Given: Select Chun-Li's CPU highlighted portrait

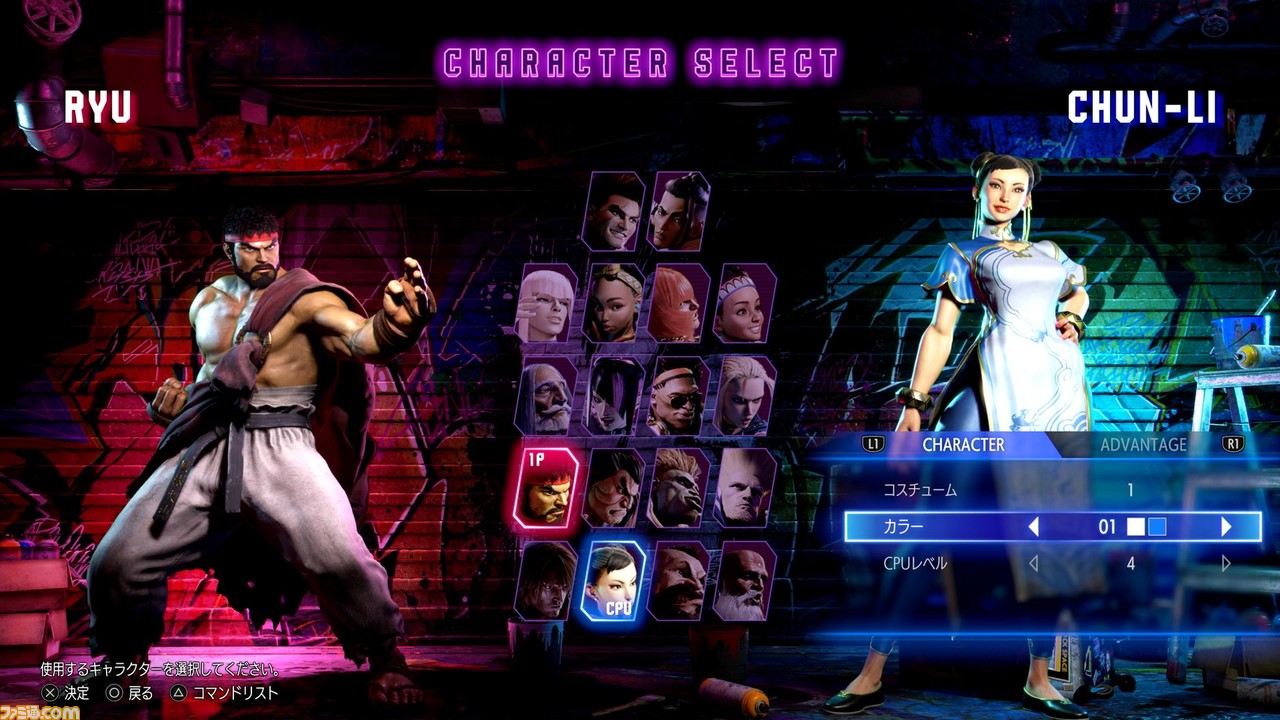Looking at the screenshot, I should tap(613, 579).
